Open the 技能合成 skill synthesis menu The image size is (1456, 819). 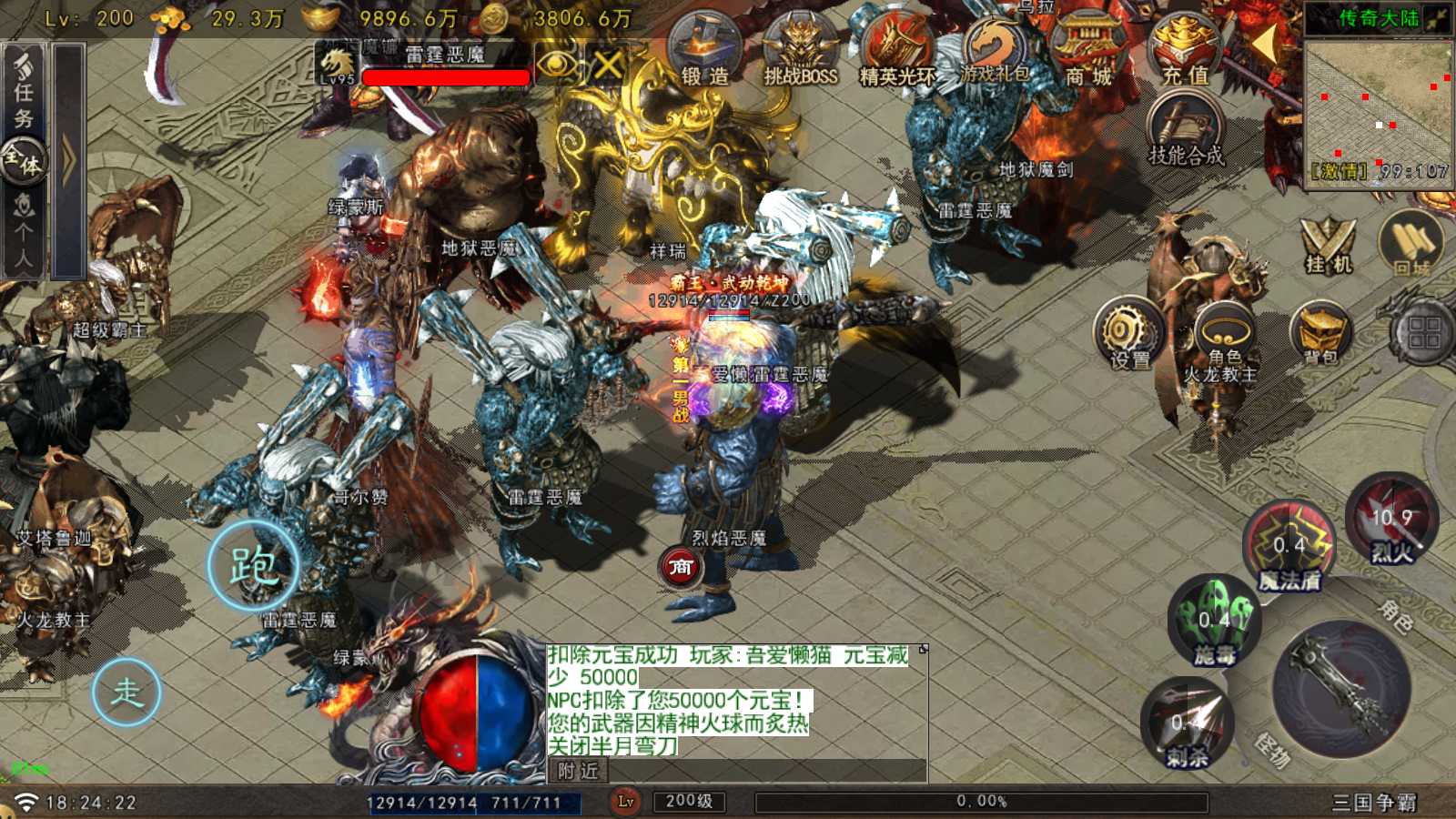1186,130
